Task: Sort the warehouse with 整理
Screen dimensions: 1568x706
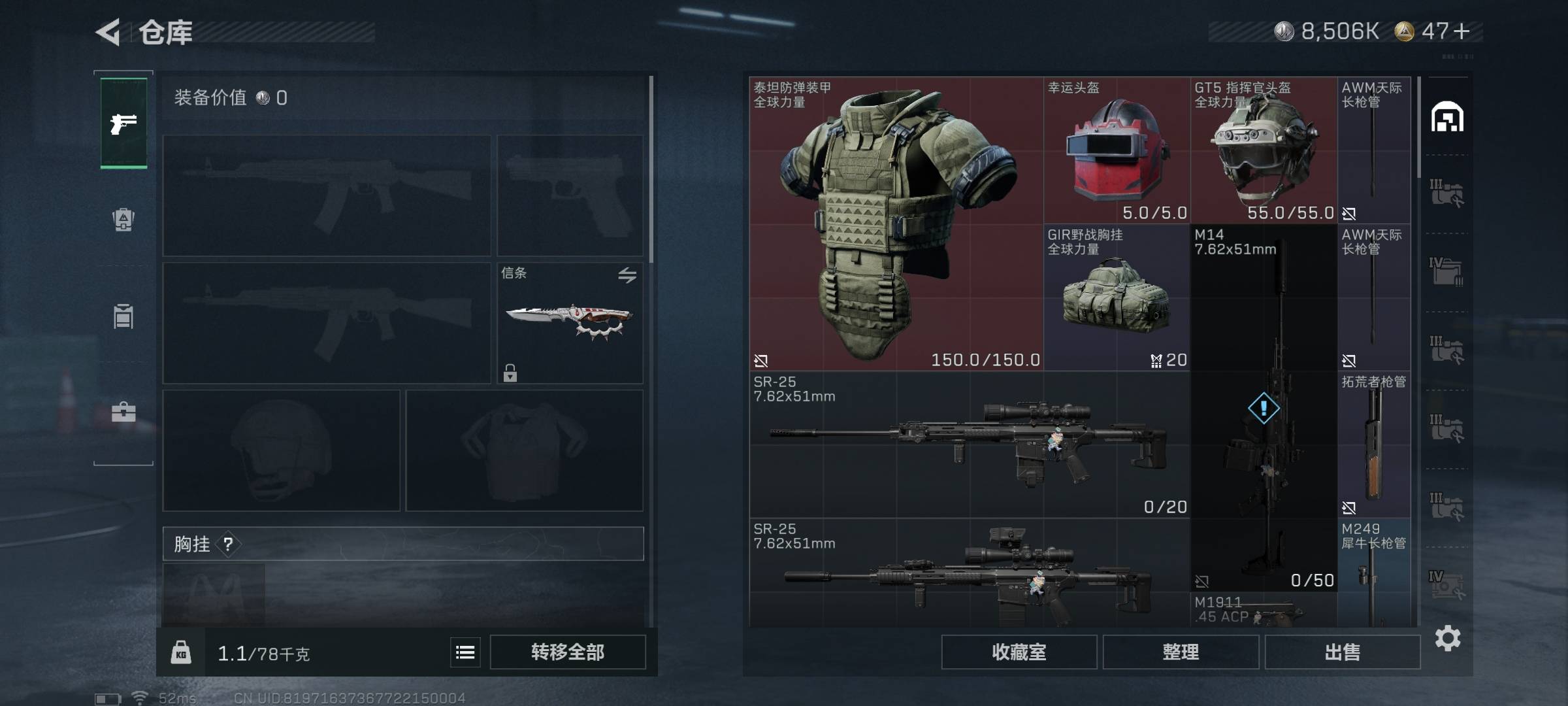Action: [x=1181, y=652]
